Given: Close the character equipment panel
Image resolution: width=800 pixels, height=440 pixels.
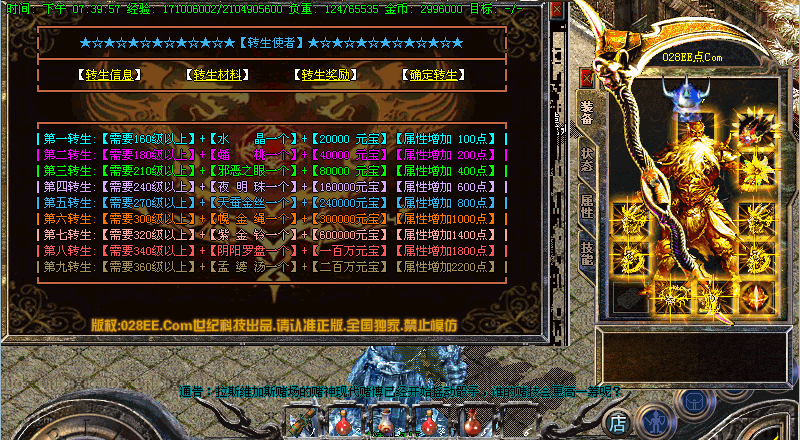Looking at the screenshot, I should click(x=586, y=77).
